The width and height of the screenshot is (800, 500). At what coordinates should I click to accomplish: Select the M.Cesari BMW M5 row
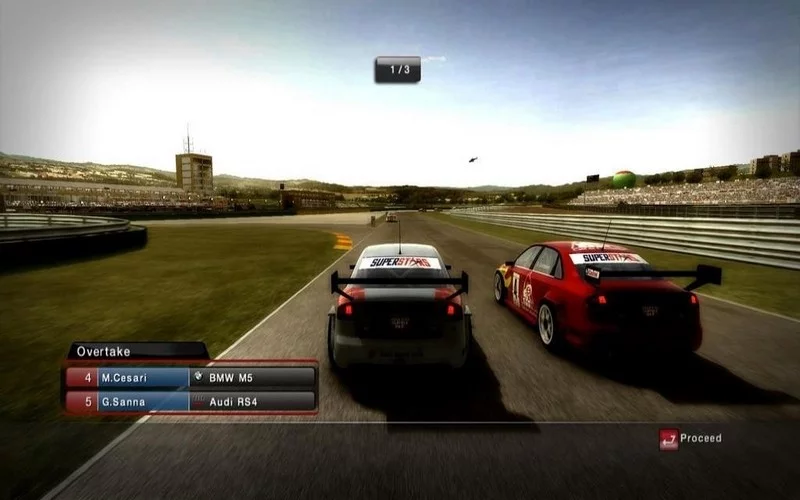pos(191,377)
